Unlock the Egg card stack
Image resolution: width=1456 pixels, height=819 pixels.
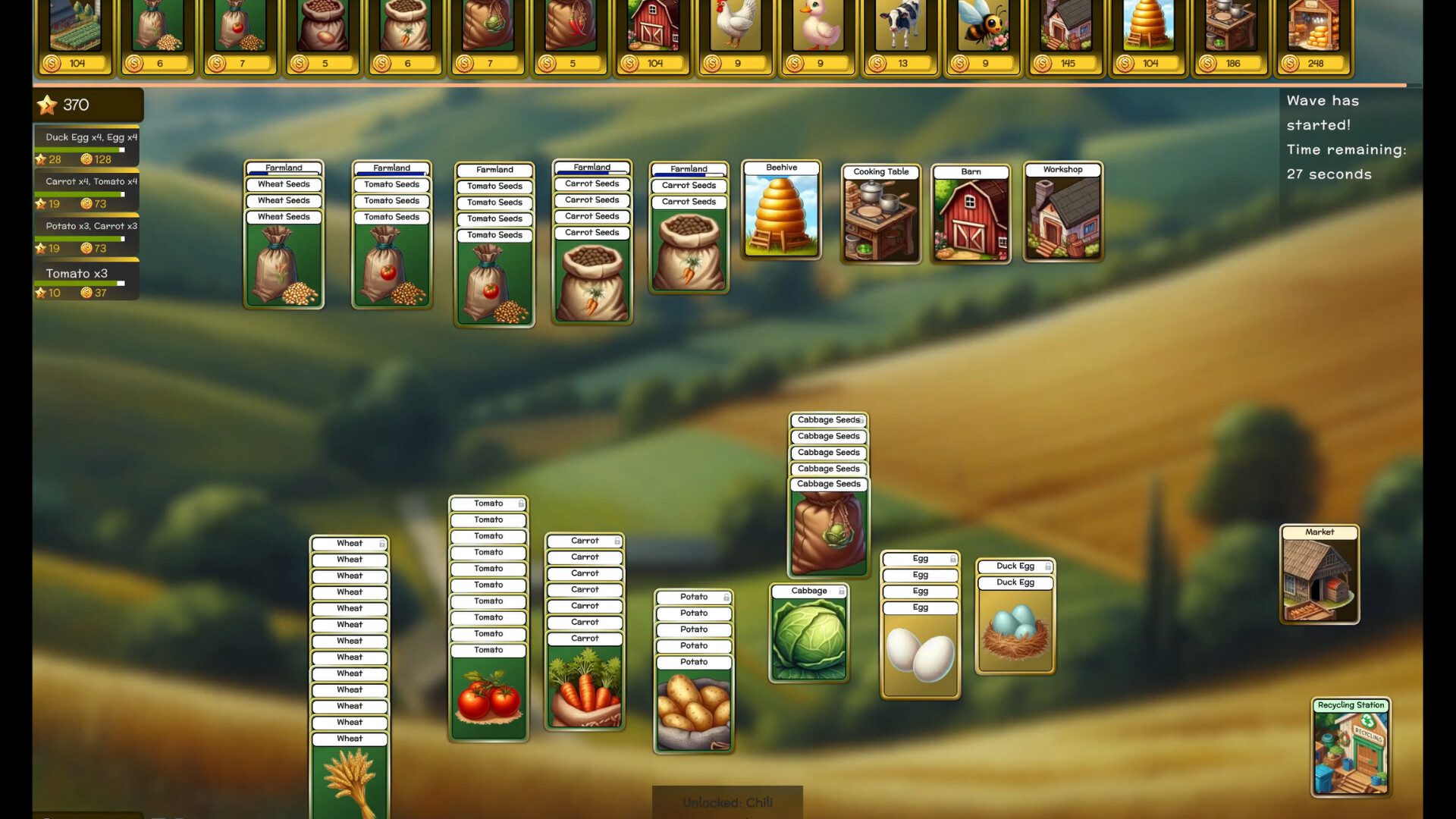[x=954, y=558]
